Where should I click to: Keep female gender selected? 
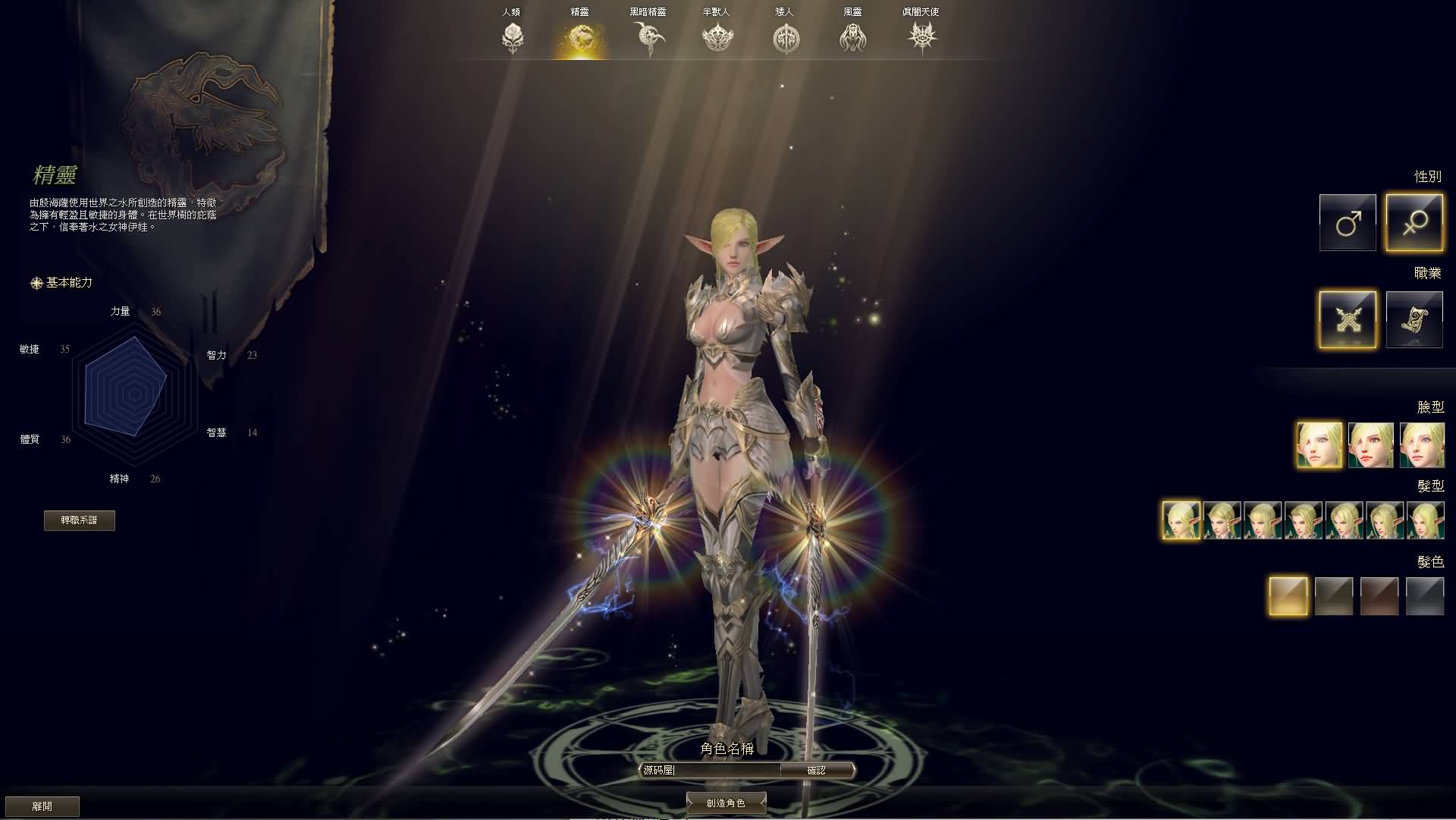(1415, 221)
